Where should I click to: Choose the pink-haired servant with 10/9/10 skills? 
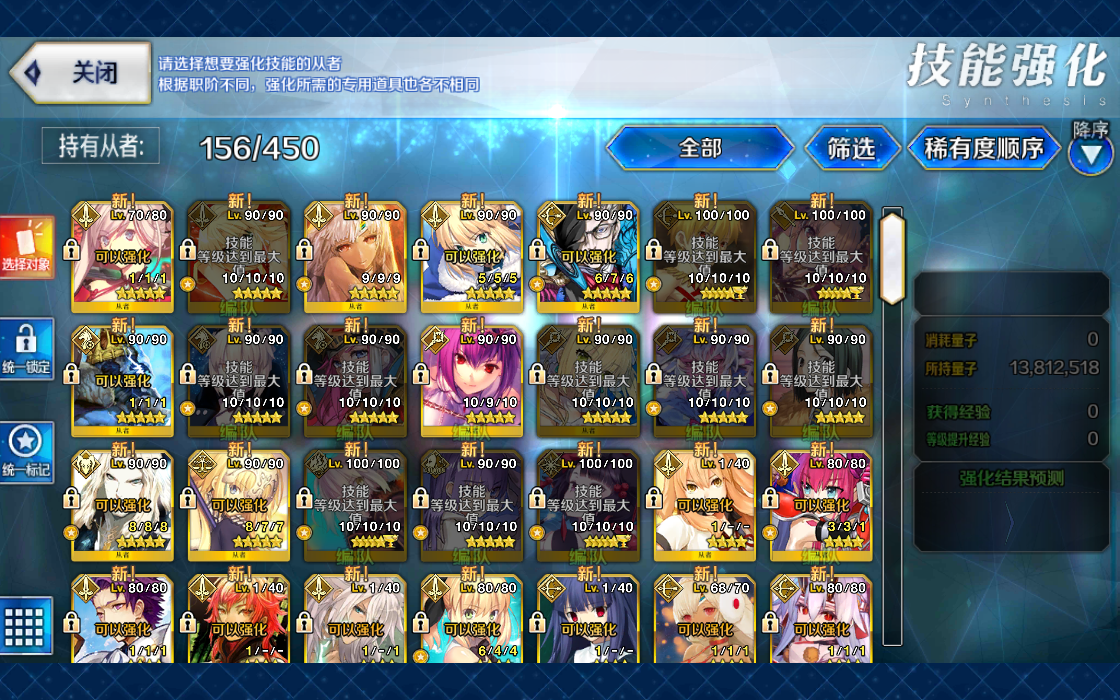pos(471,380)
